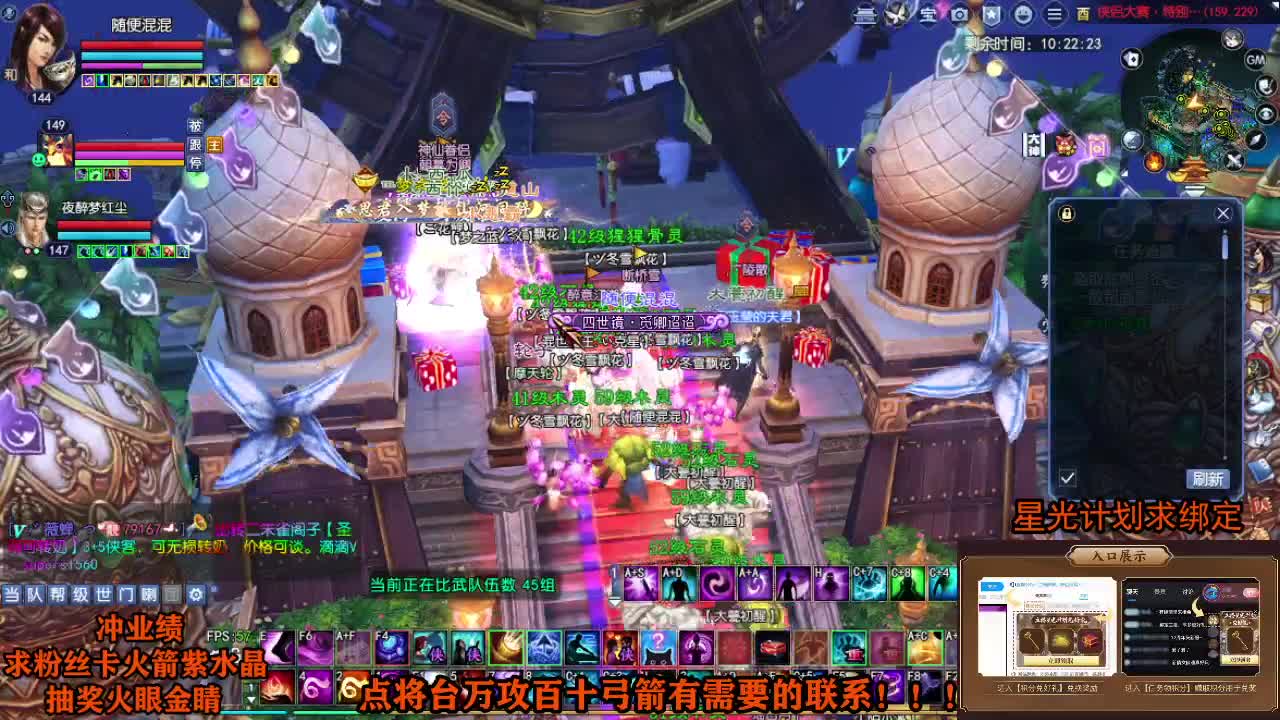Open the treasure (宝) icon in the top toolbar

click(928, 15)
